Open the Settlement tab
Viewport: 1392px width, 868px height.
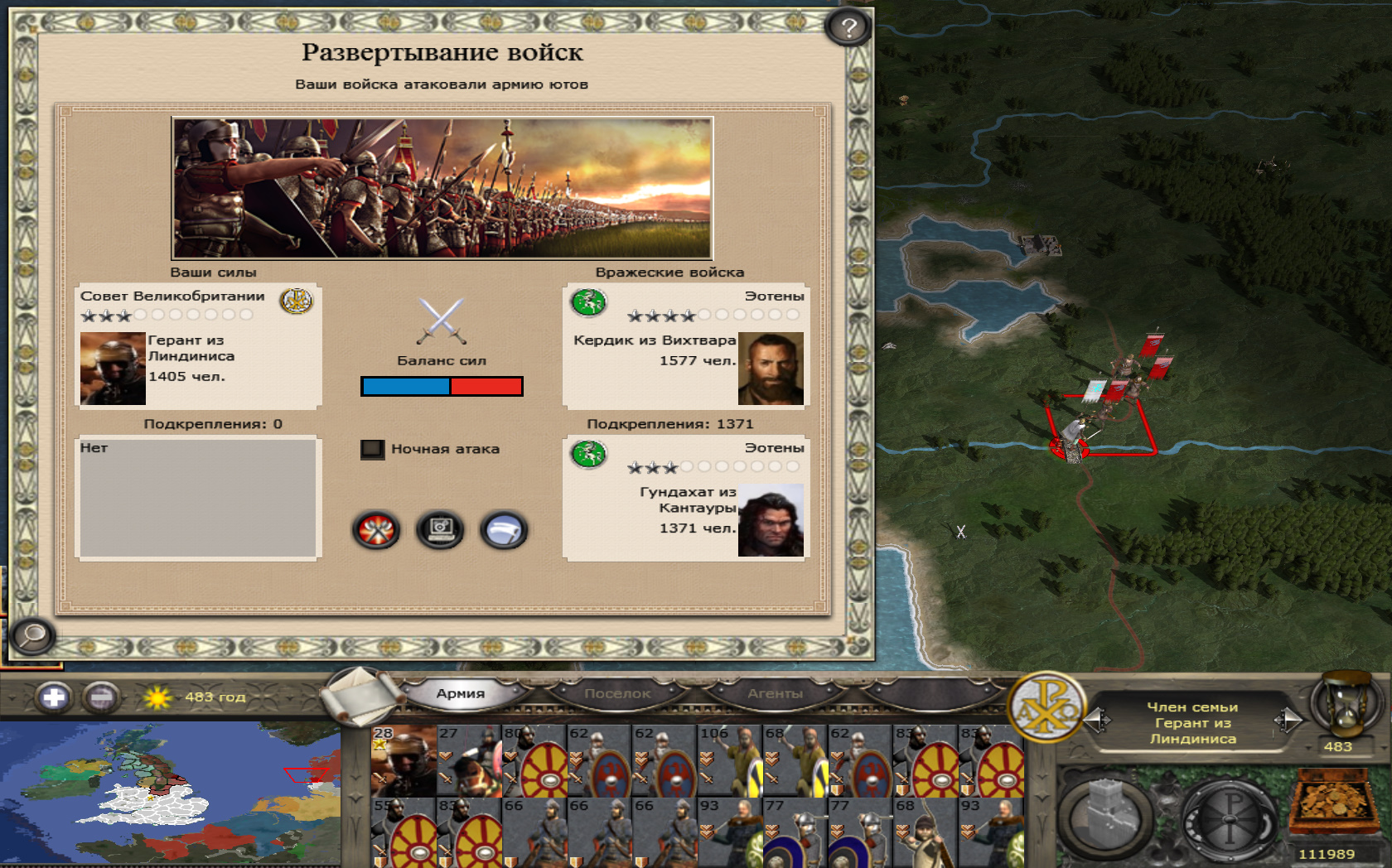point(617,693)
